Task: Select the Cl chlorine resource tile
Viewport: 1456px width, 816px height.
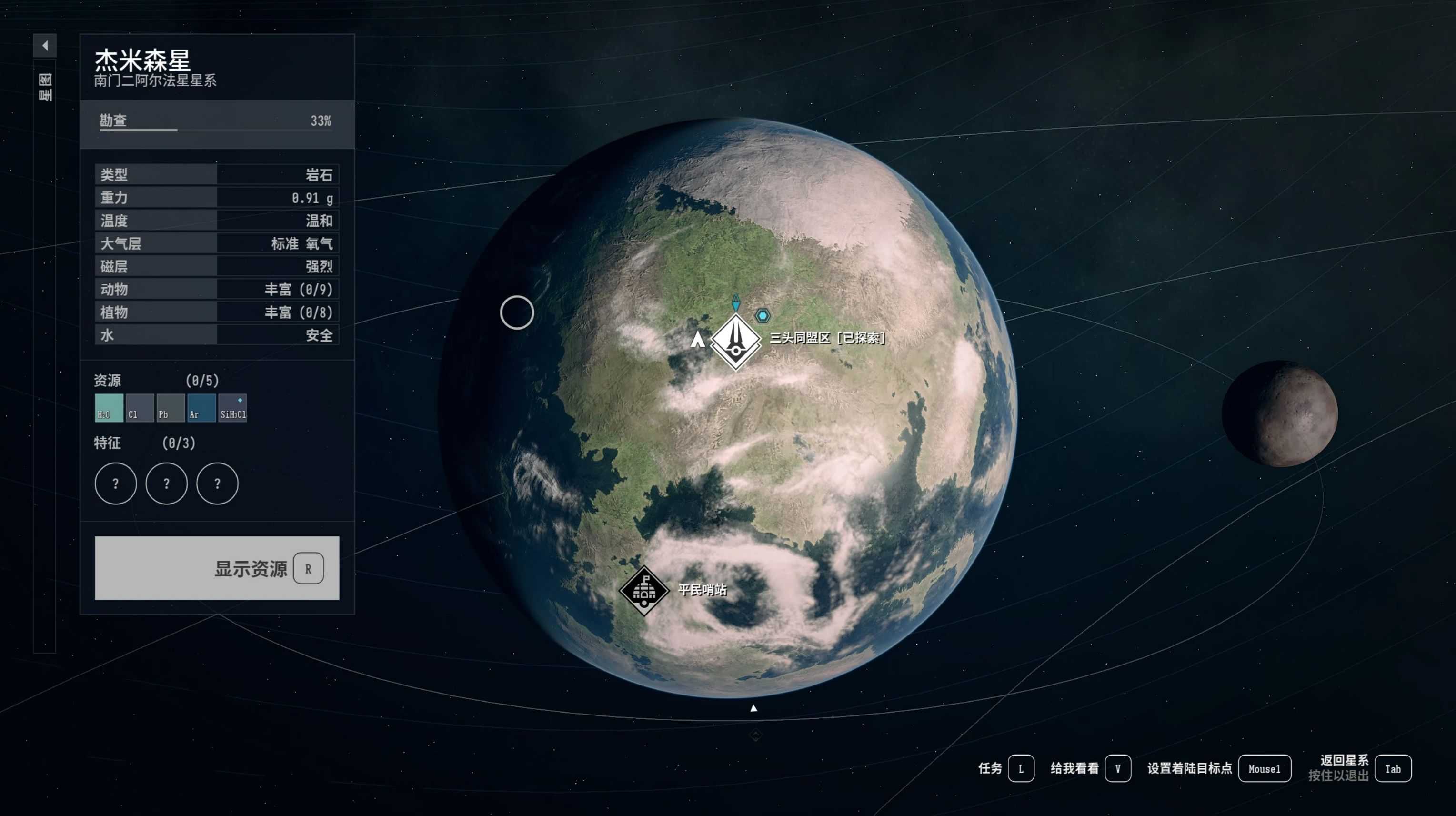Action: (x=140, y=408)
